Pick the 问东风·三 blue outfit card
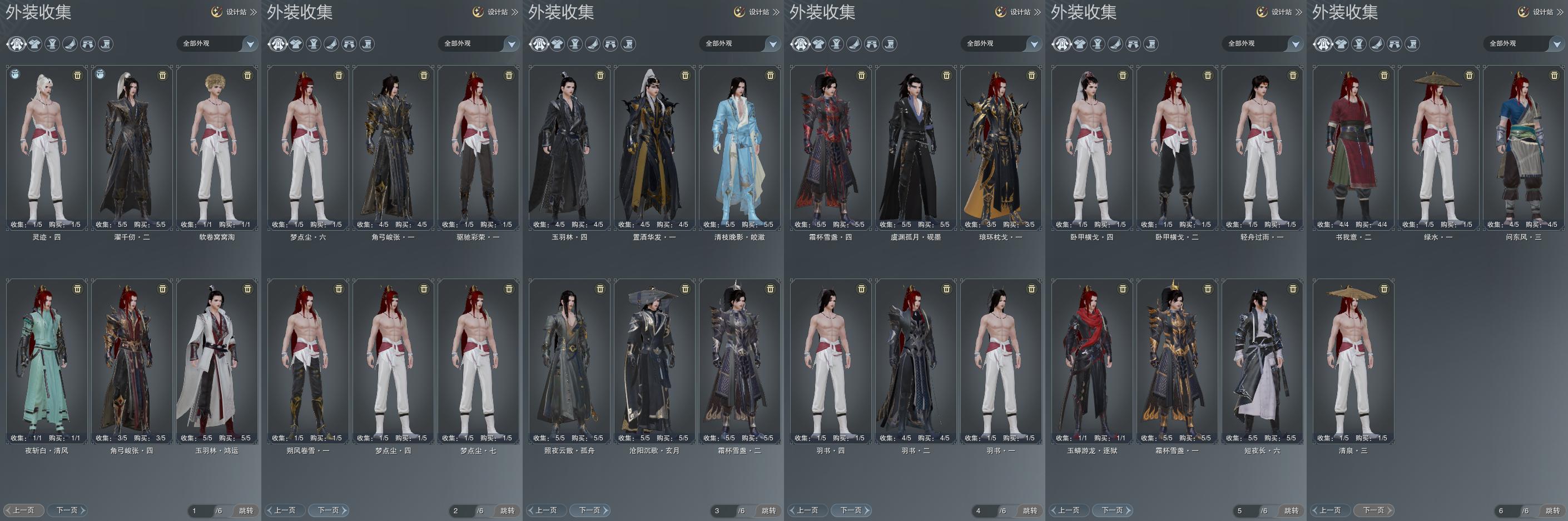The width and height of the screenshot is (1568, 521). 1524,146
